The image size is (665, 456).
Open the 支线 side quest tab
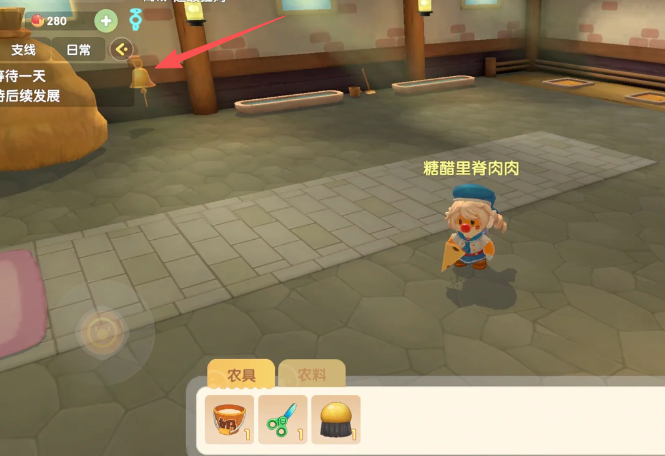point(24,49)
